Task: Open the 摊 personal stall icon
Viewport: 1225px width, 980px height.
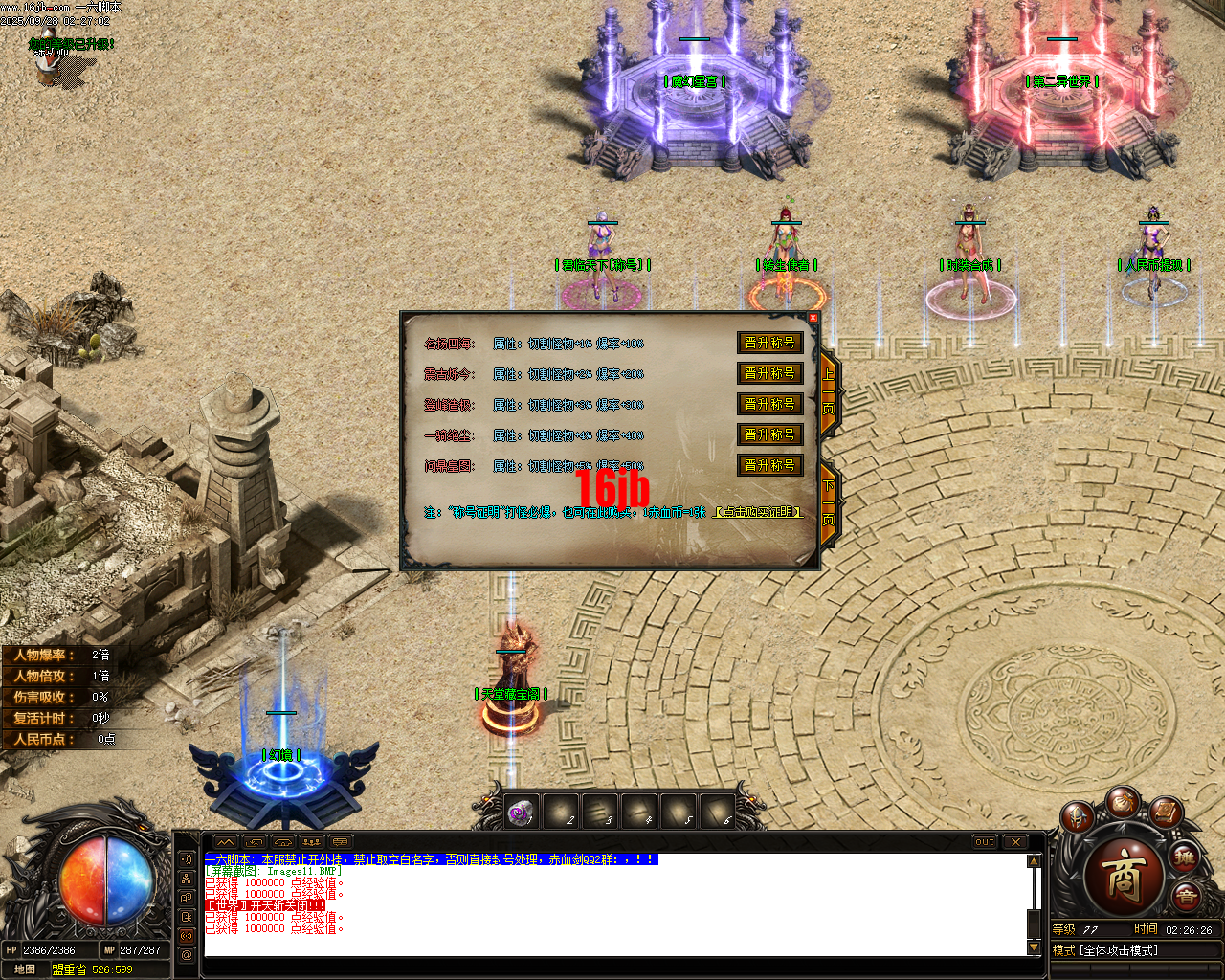Action: 1183,859
